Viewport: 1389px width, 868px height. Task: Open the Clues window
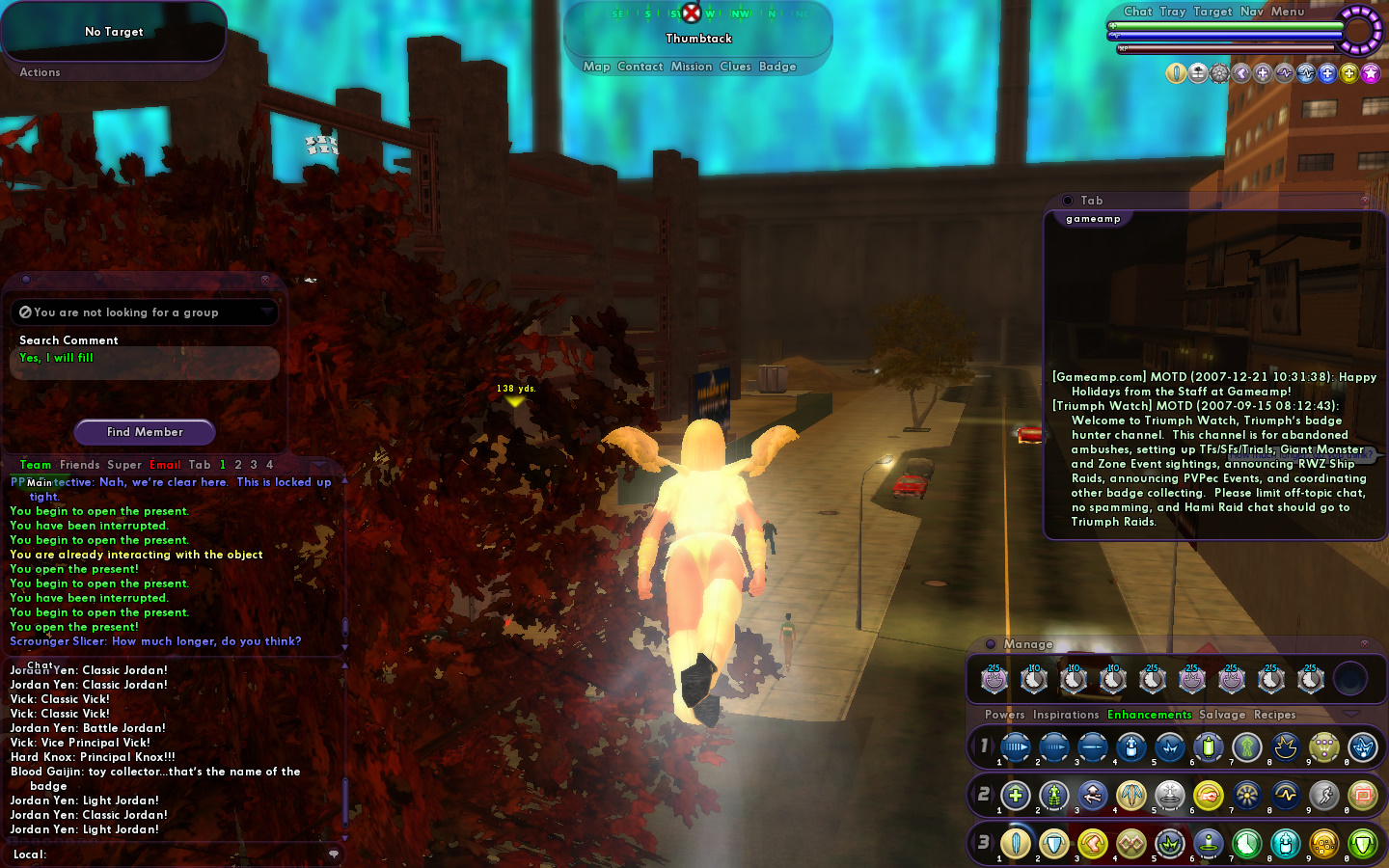(735, 67)
